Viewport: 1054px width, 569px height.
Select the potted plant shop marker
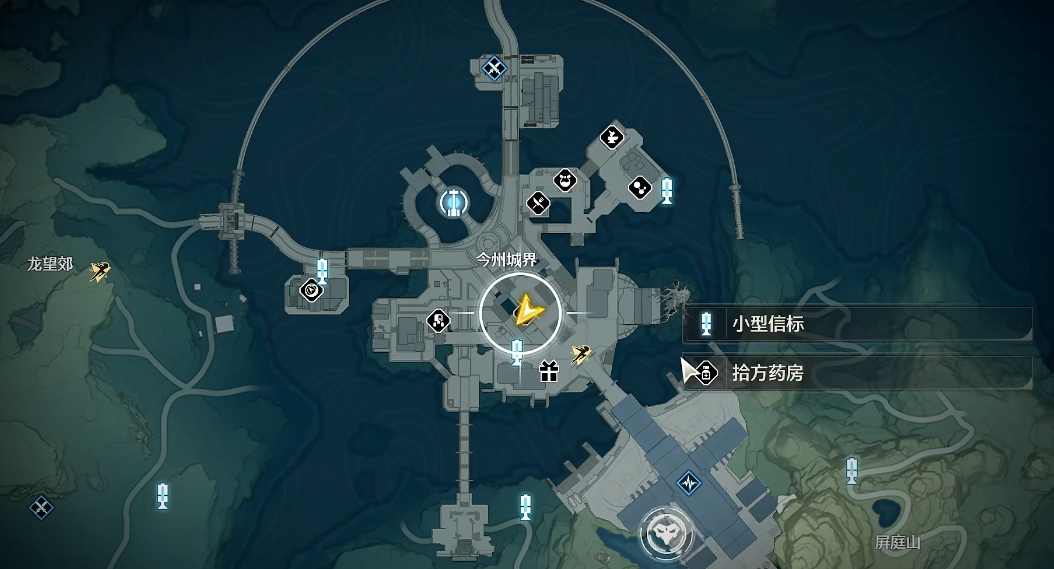click(611, 136)
